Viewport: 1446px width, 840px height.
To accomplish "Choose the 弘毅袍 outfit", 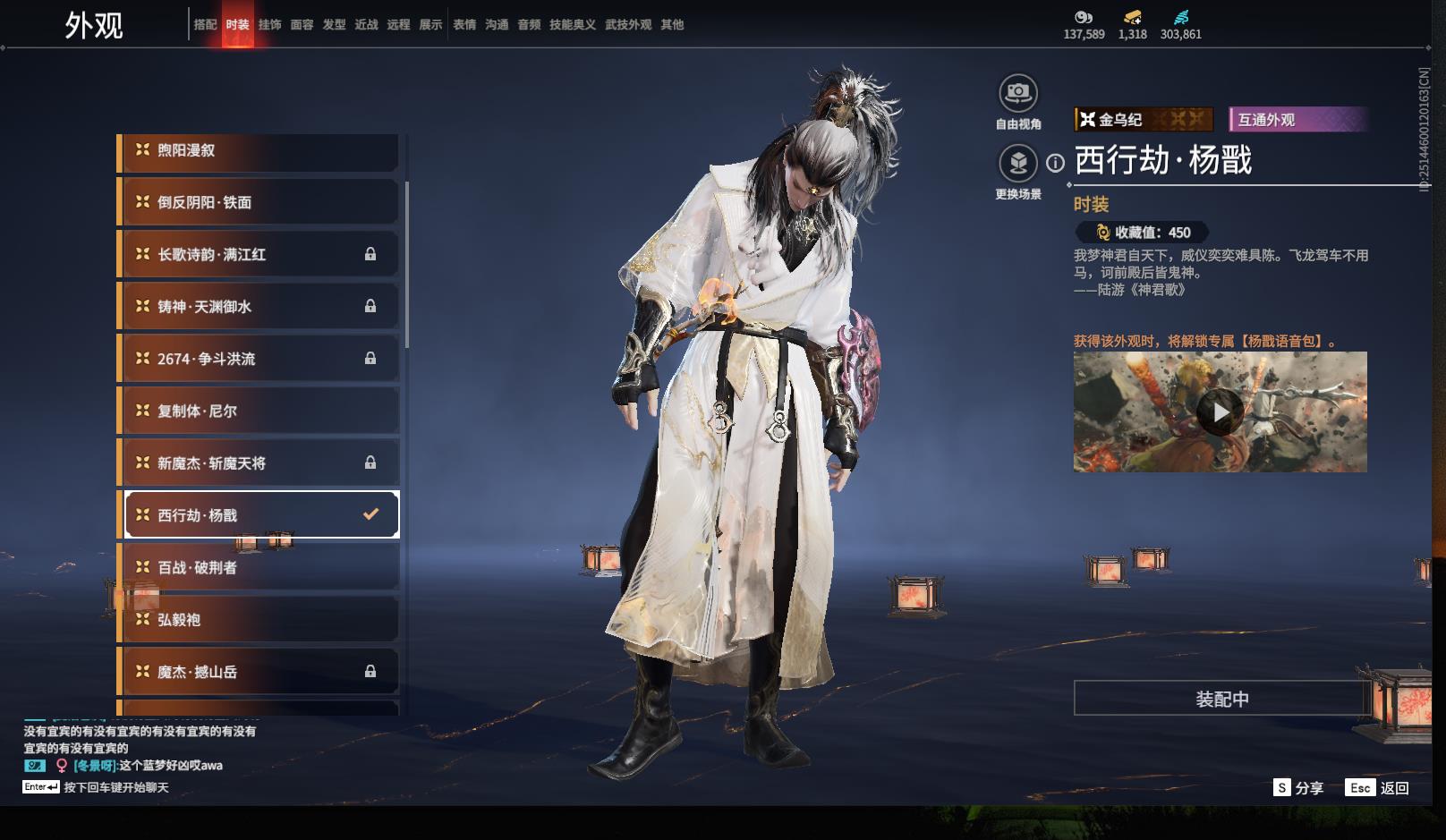I will pos(259,619).
